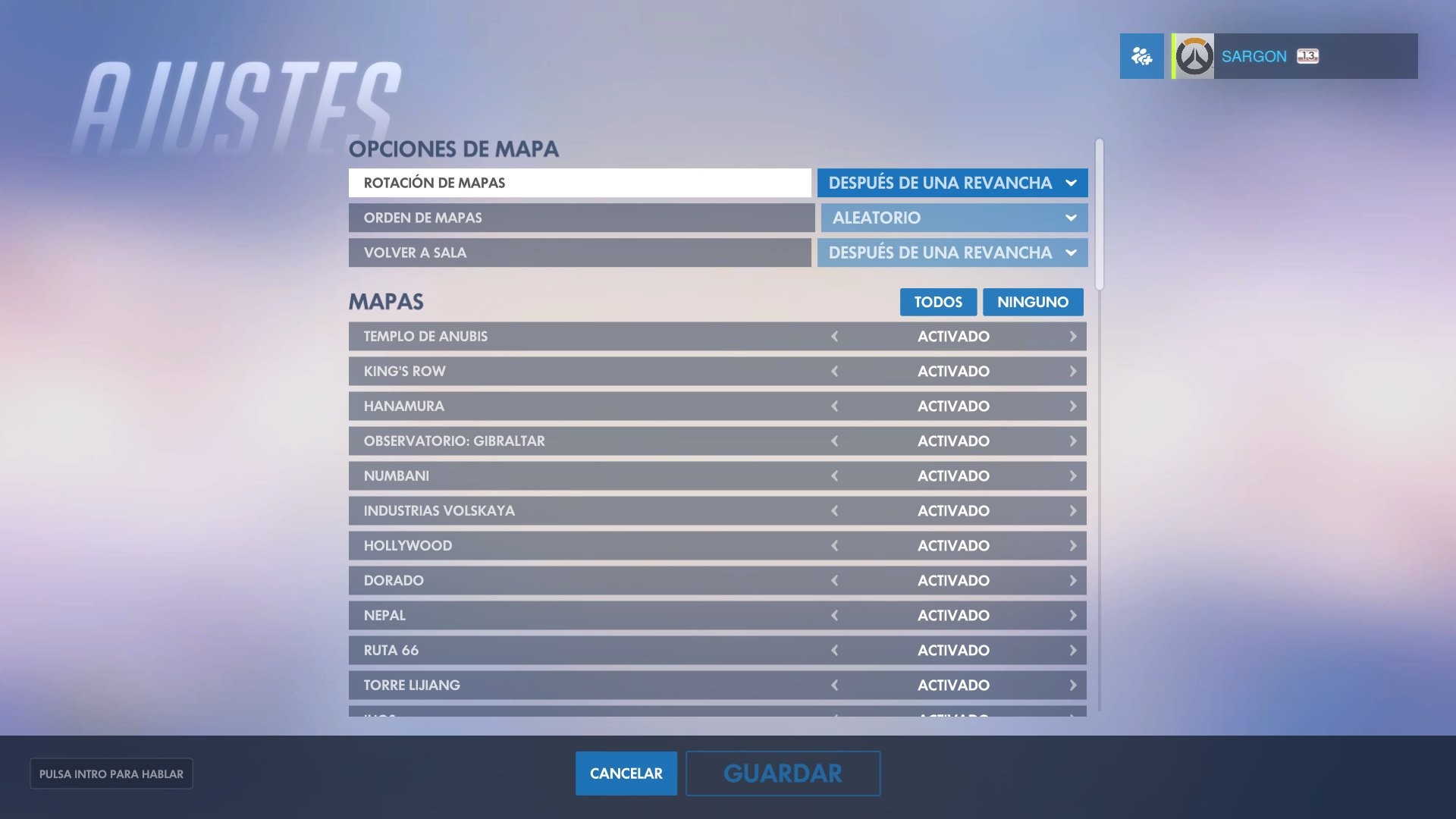Image resolution: width=1456 pixels, height=819 pixels.
Task: Toggle the KING'S ROW map setting
Action: coord(835,371)
